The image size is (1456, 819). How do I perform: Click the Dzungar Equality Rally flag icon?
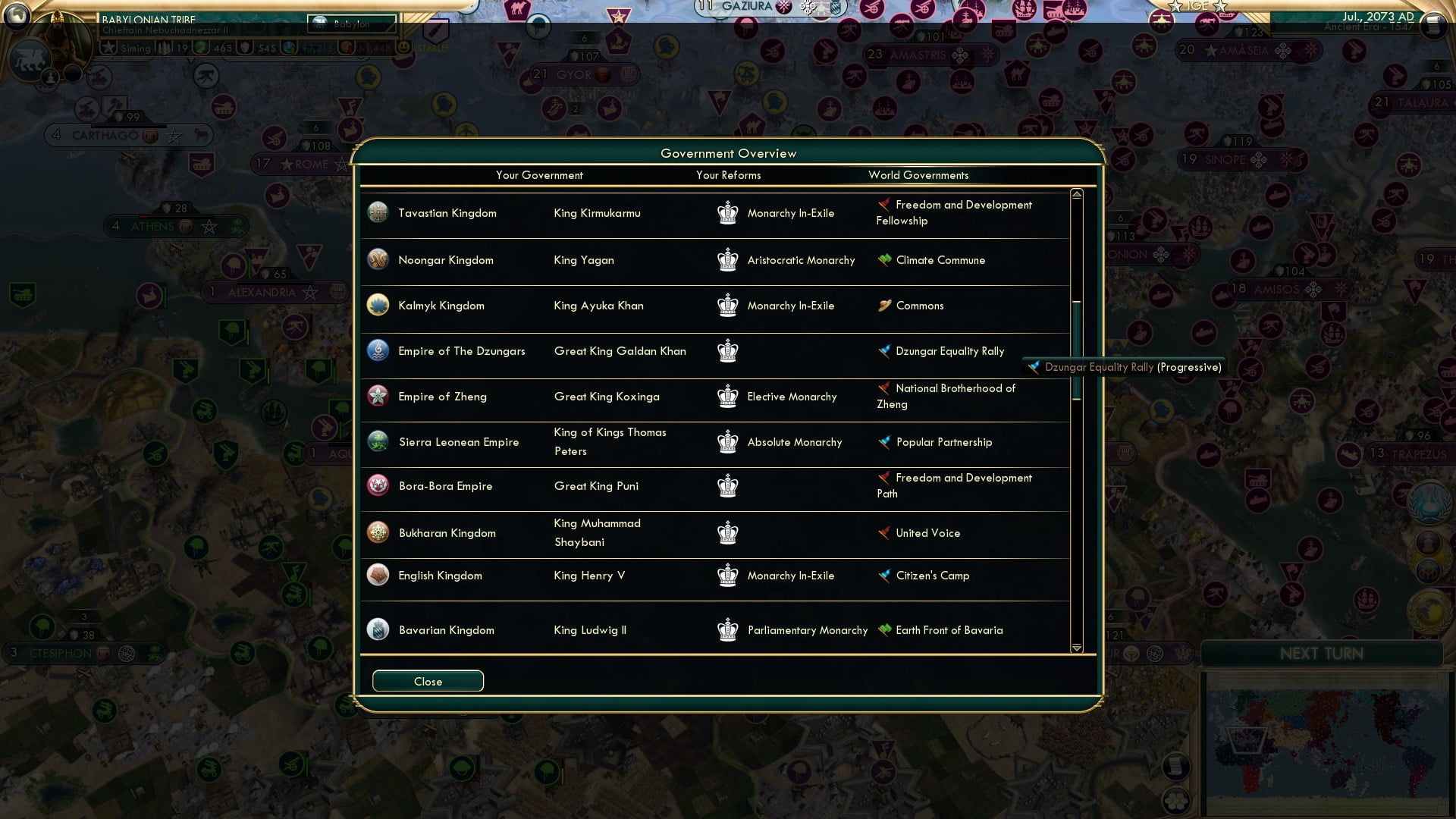883,350
